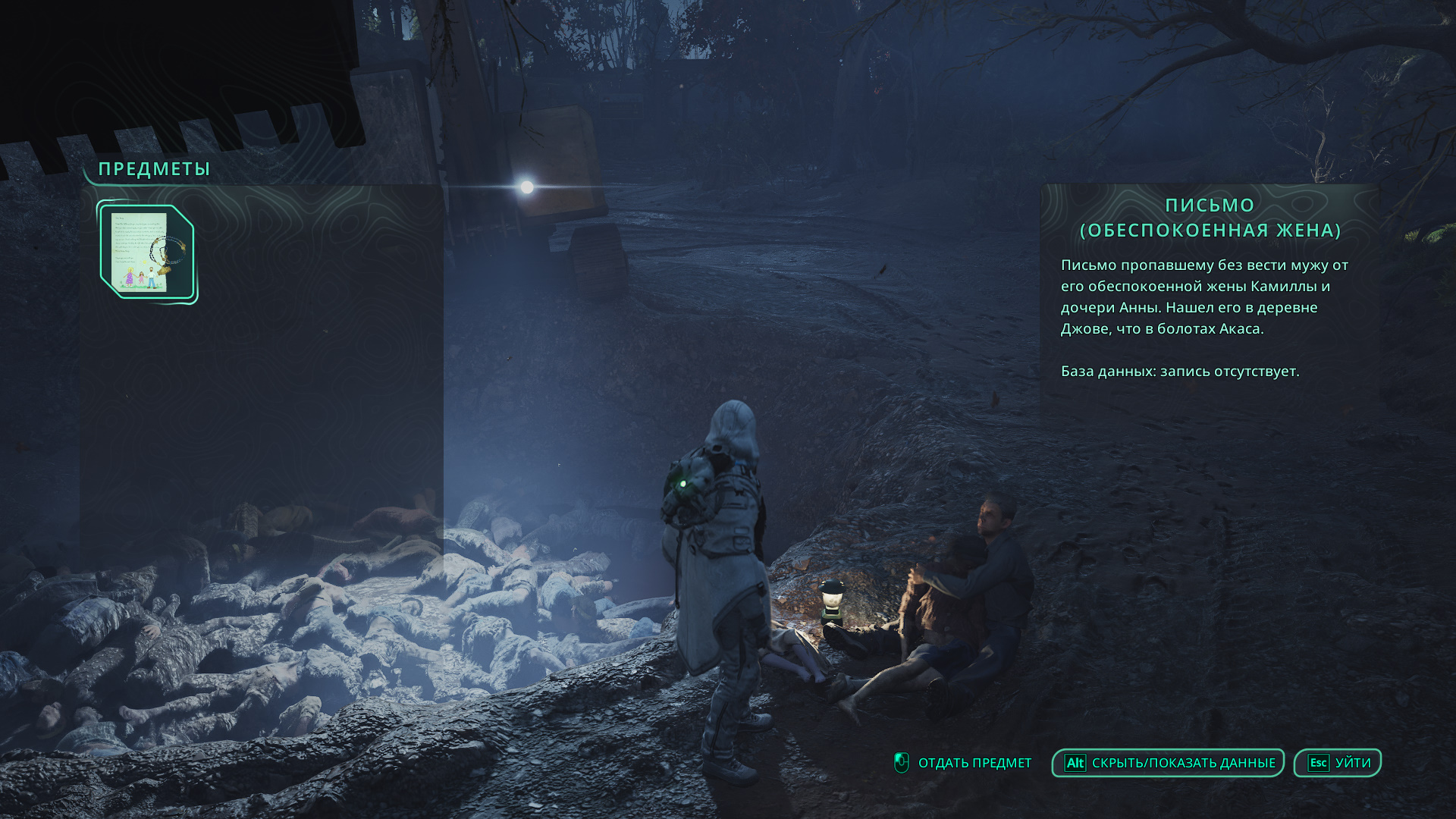1456x819 pixels.
Task: Toggle data with Скрыть/Показать данные button
Action: point(1168,763)
